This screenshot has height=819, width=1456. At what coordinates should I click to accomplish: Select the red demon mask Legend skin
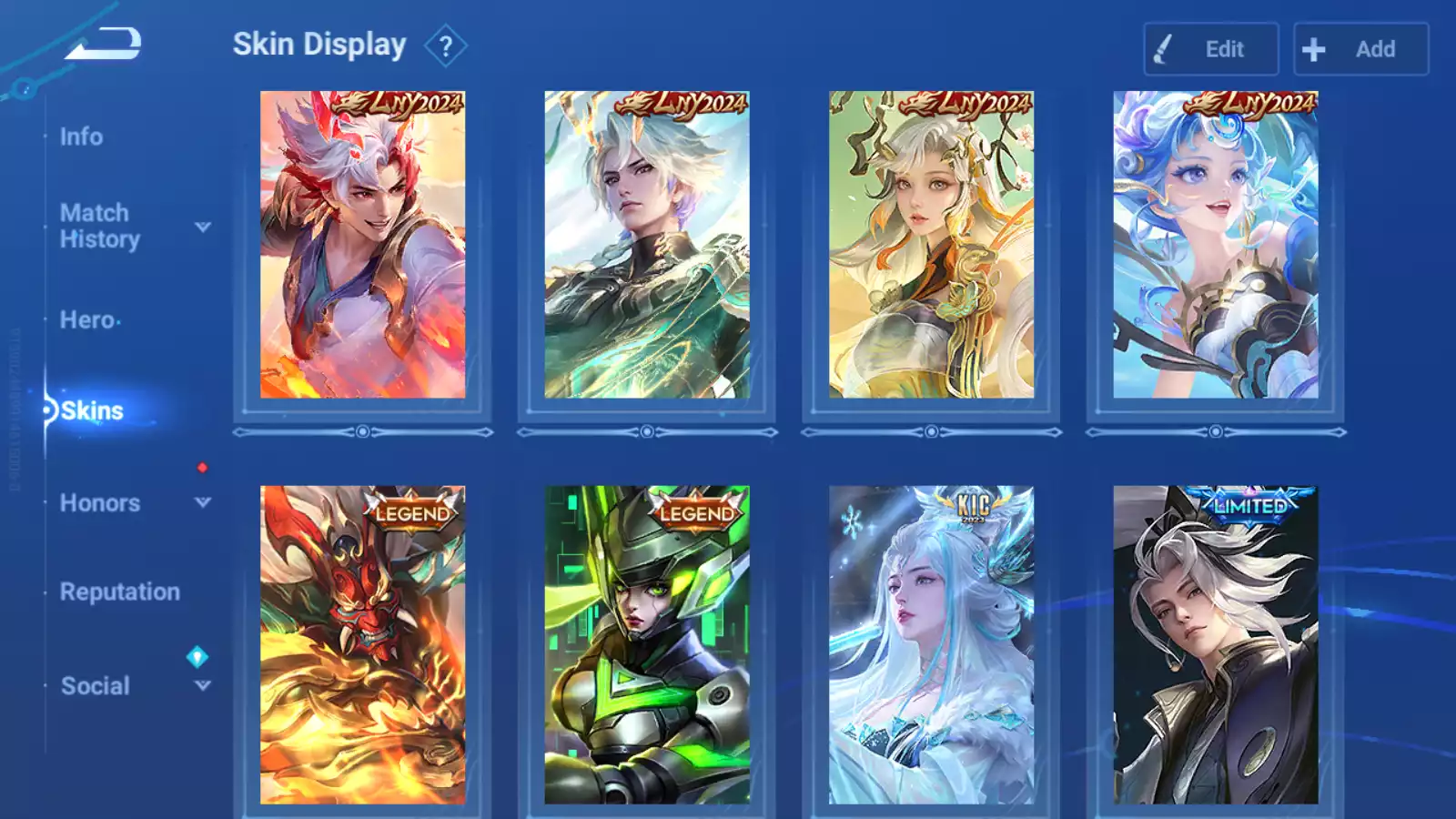[362, 644]
